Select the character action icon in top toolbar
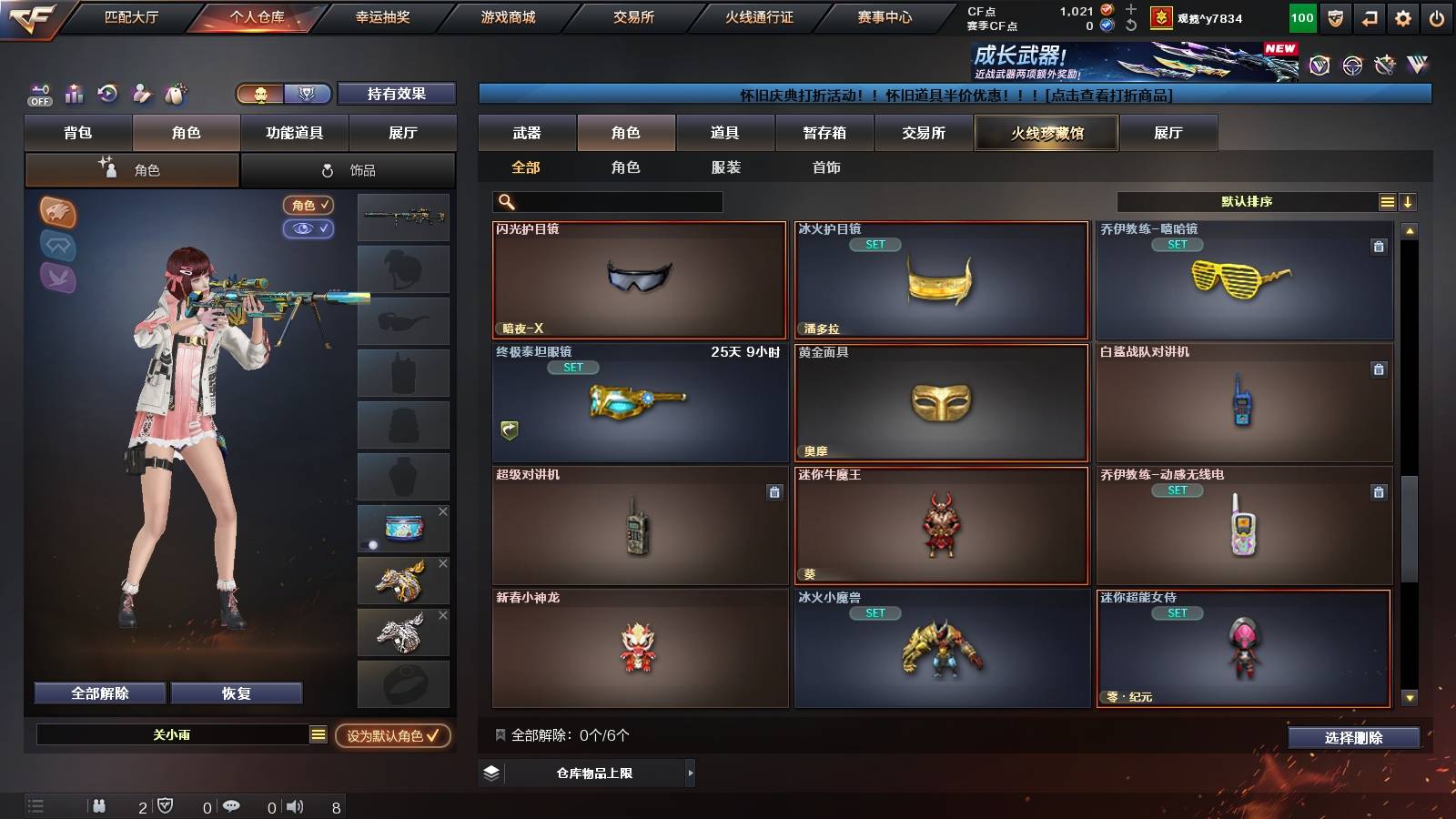The image size is (1456, 819). tap(142, 93)
